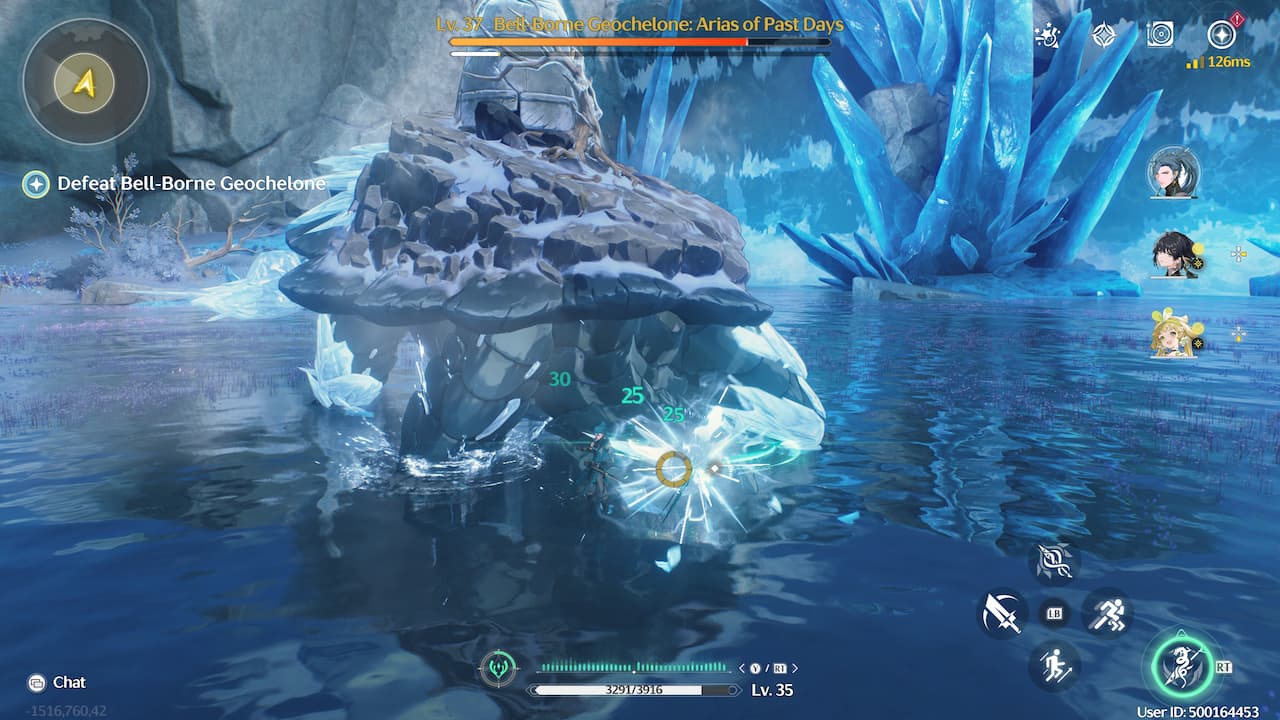Screen dimensions: 1280x720
Task: Open the square disc icon in top bar
Action: (x=1160, y=35)
